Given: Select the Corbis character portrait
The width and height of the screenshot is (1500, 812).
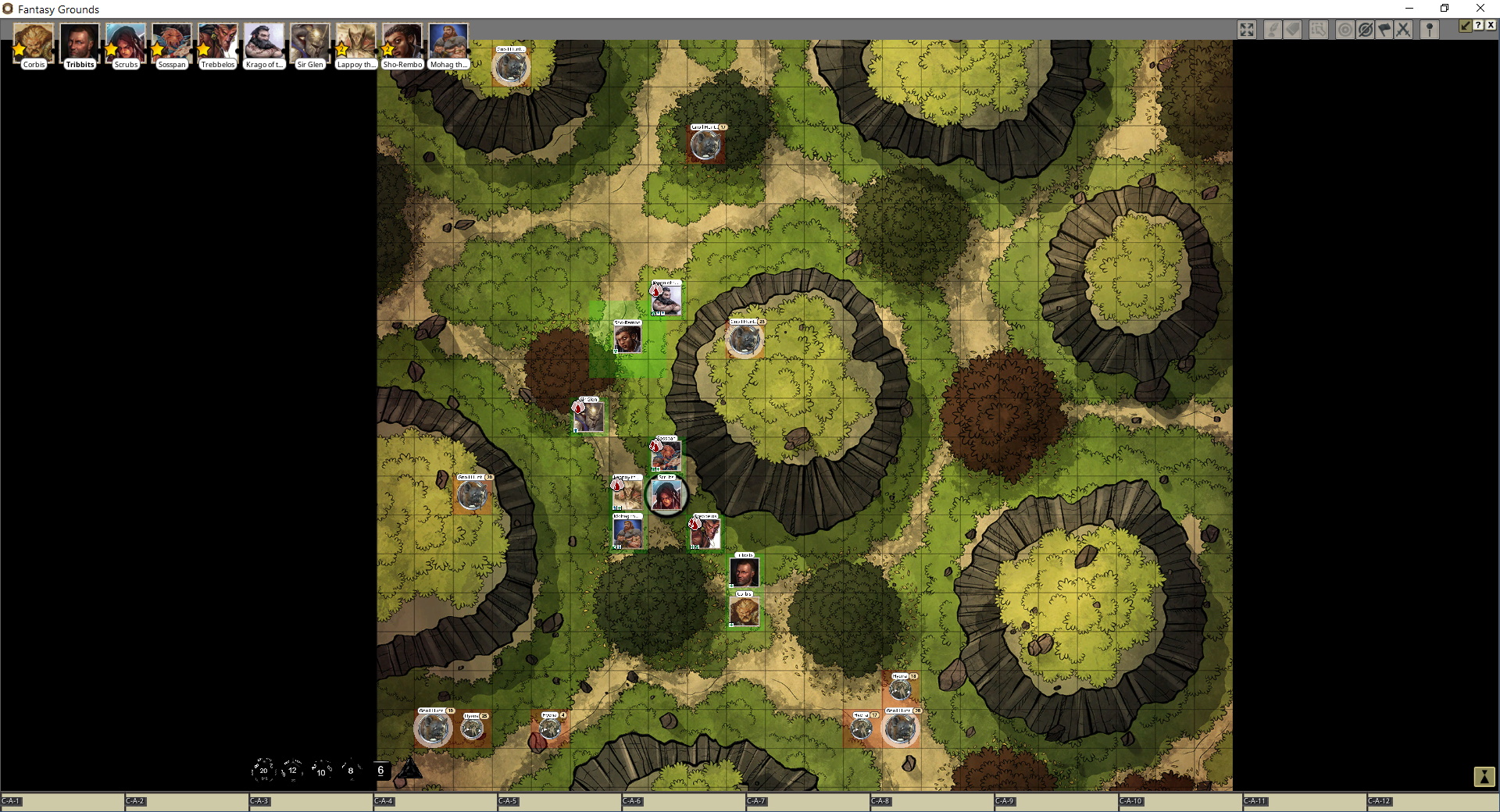Looking at the screenshot, I should pos(34,44).
